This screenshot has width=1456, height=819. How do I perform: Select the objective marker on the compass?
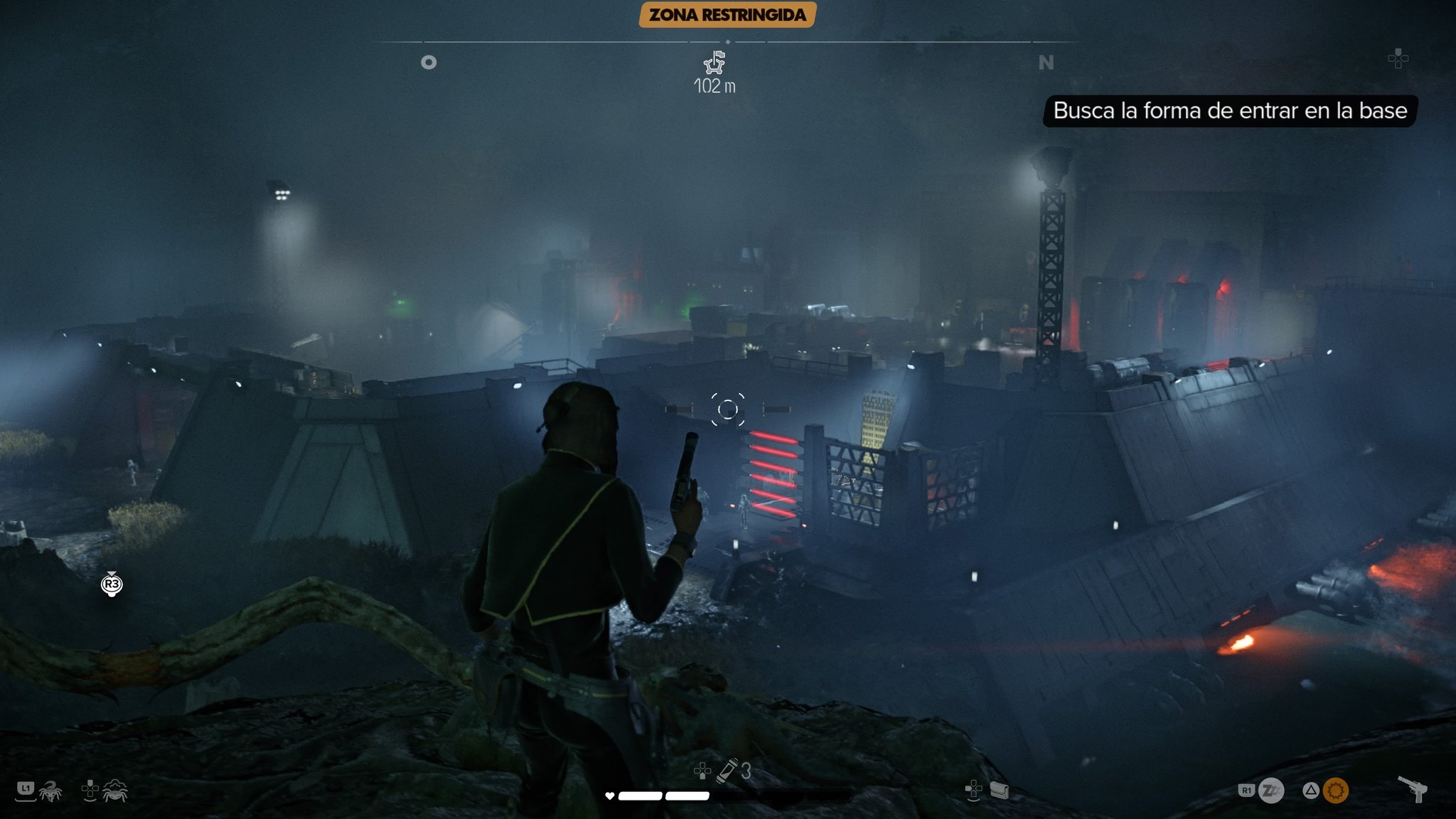(x=714, y=63)
